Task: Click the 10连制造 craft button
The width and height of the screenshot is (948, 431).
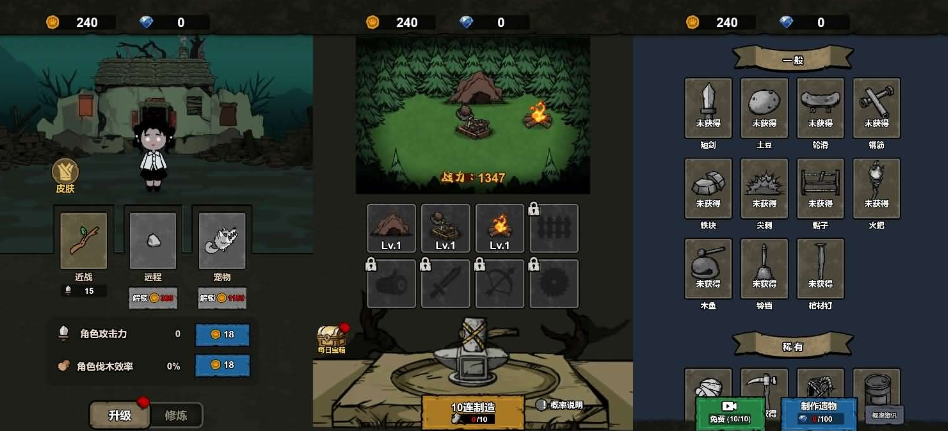Action: coord(472,411)
